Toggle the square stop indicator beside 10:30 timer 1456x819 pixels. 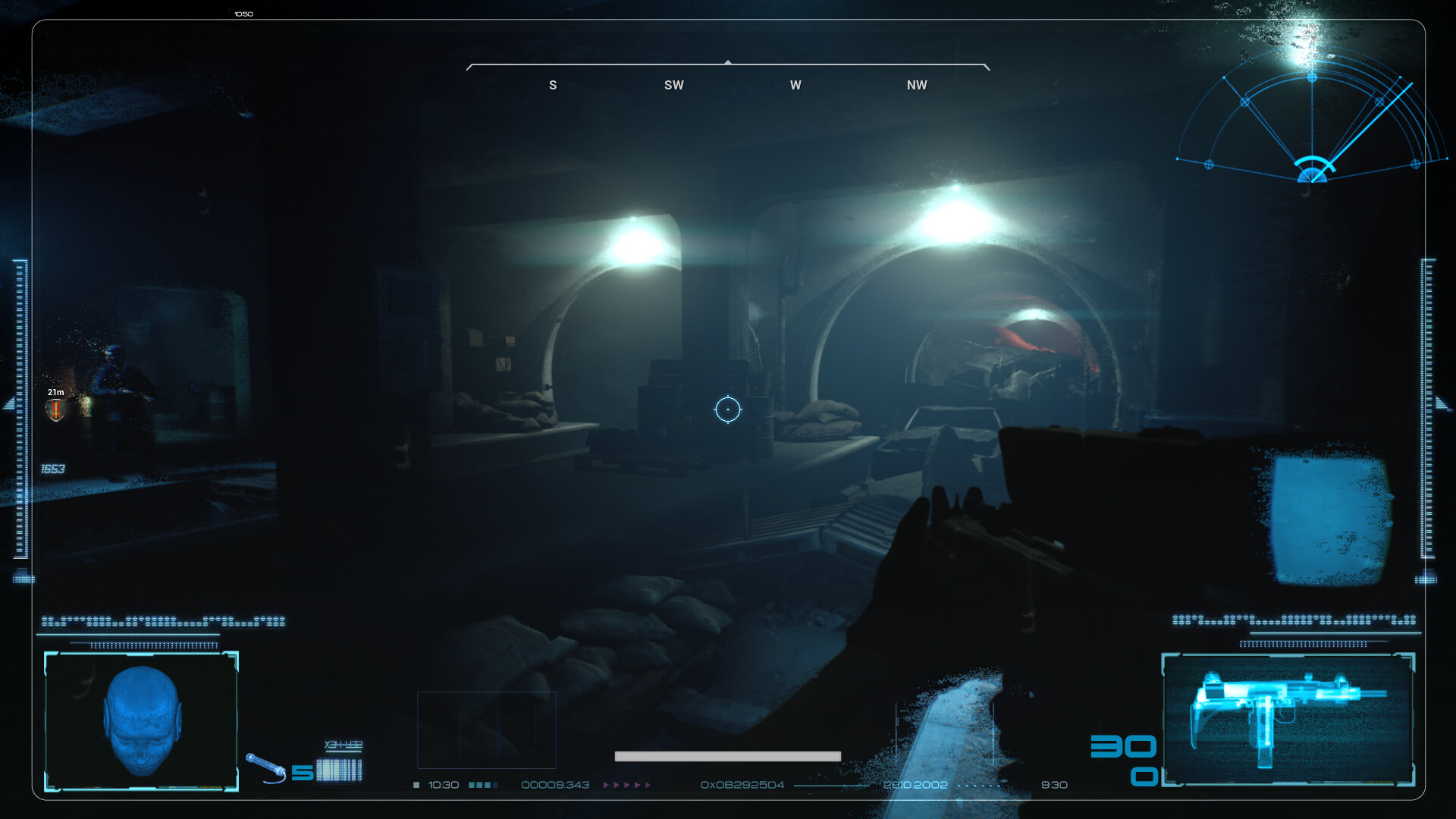[x=416, y=785]
